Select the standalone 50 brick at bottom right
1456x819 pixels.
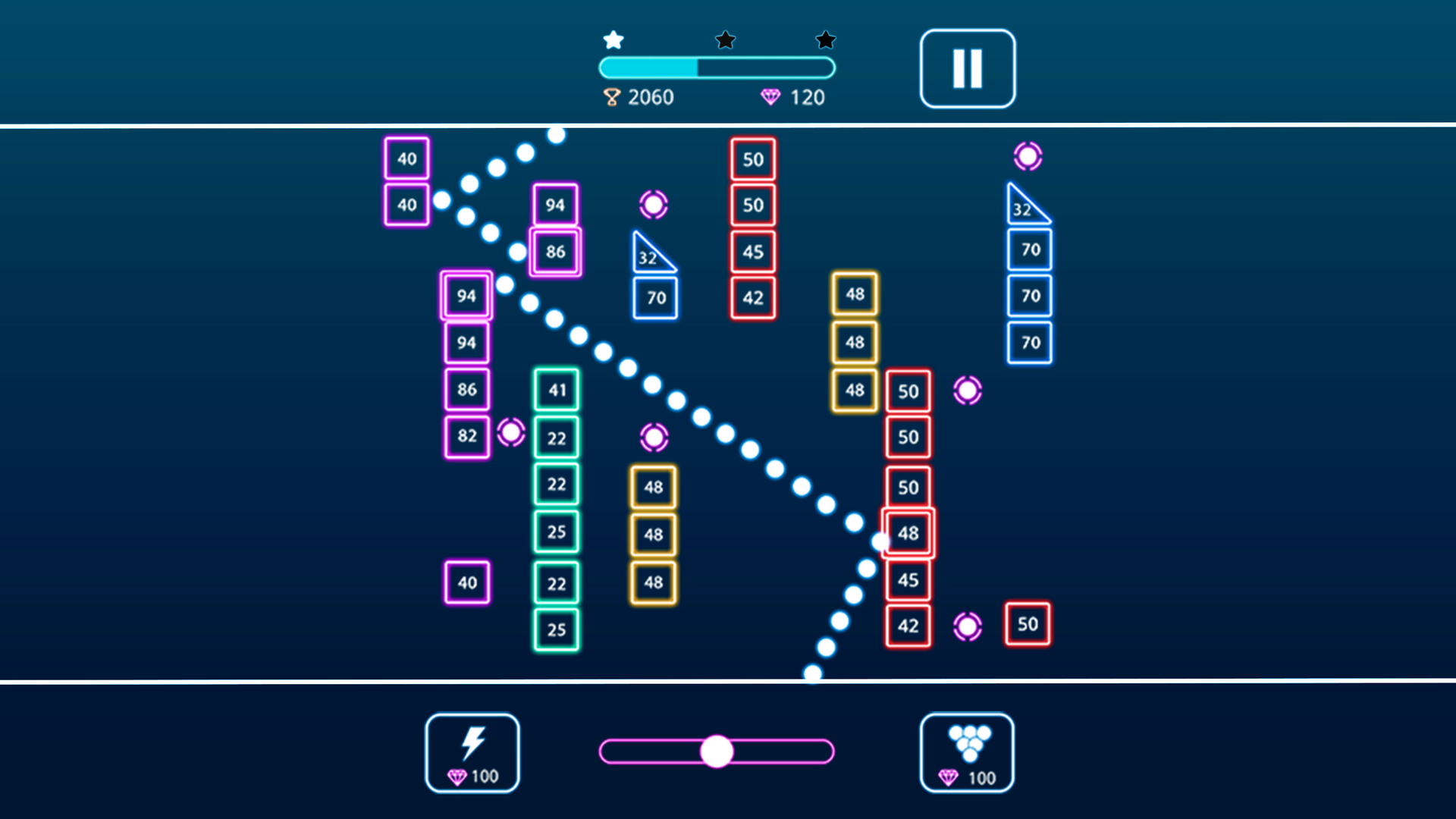click(1028, 624)
